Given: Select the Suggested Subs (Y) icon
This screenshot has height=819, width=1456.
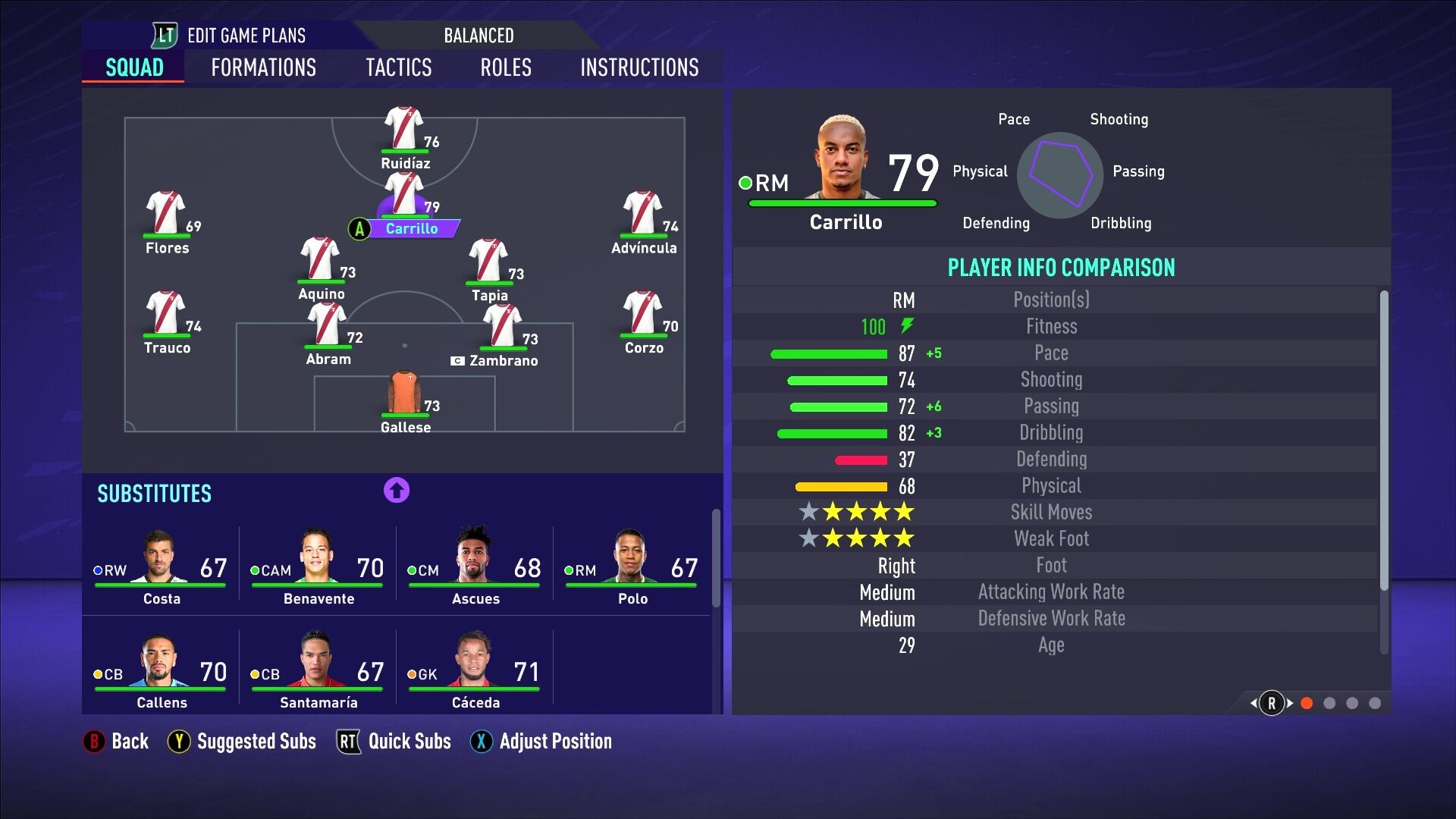Looking at the screenshot, I should (x=179, y=742).
